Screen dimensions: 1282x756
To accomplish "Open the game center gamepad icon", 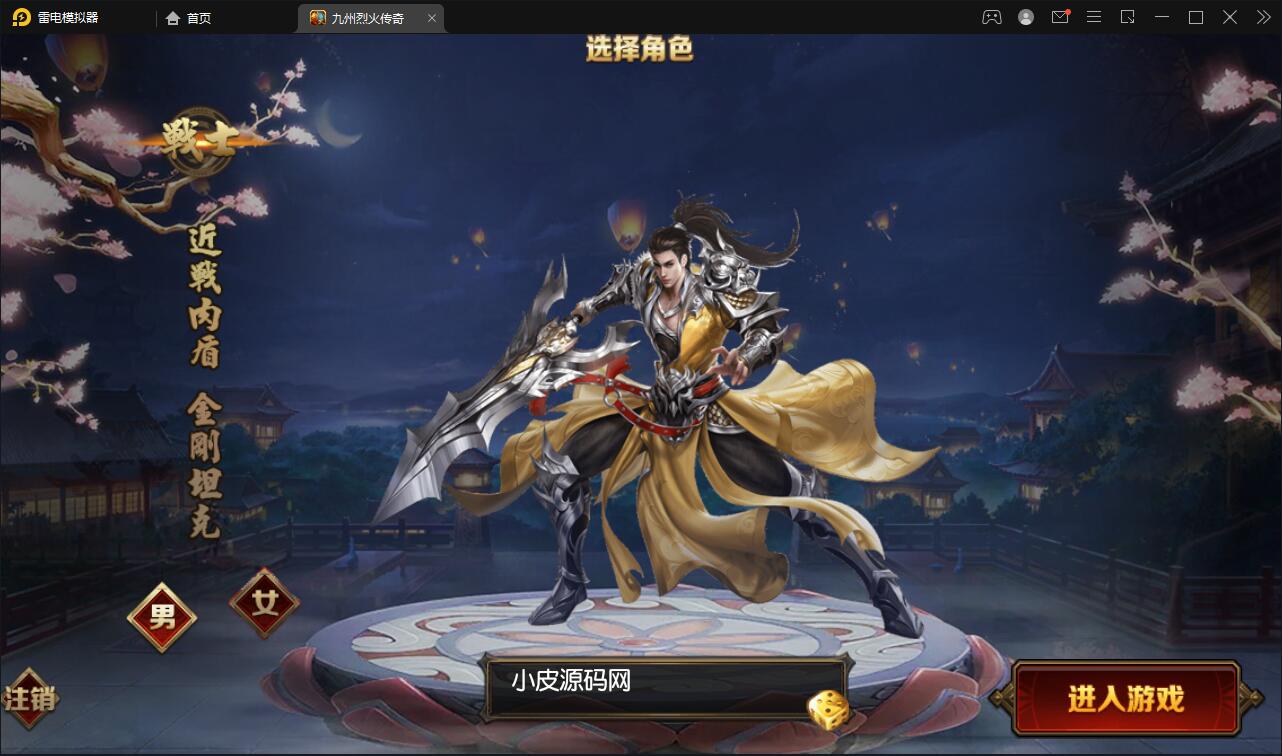I will point(991,17).
